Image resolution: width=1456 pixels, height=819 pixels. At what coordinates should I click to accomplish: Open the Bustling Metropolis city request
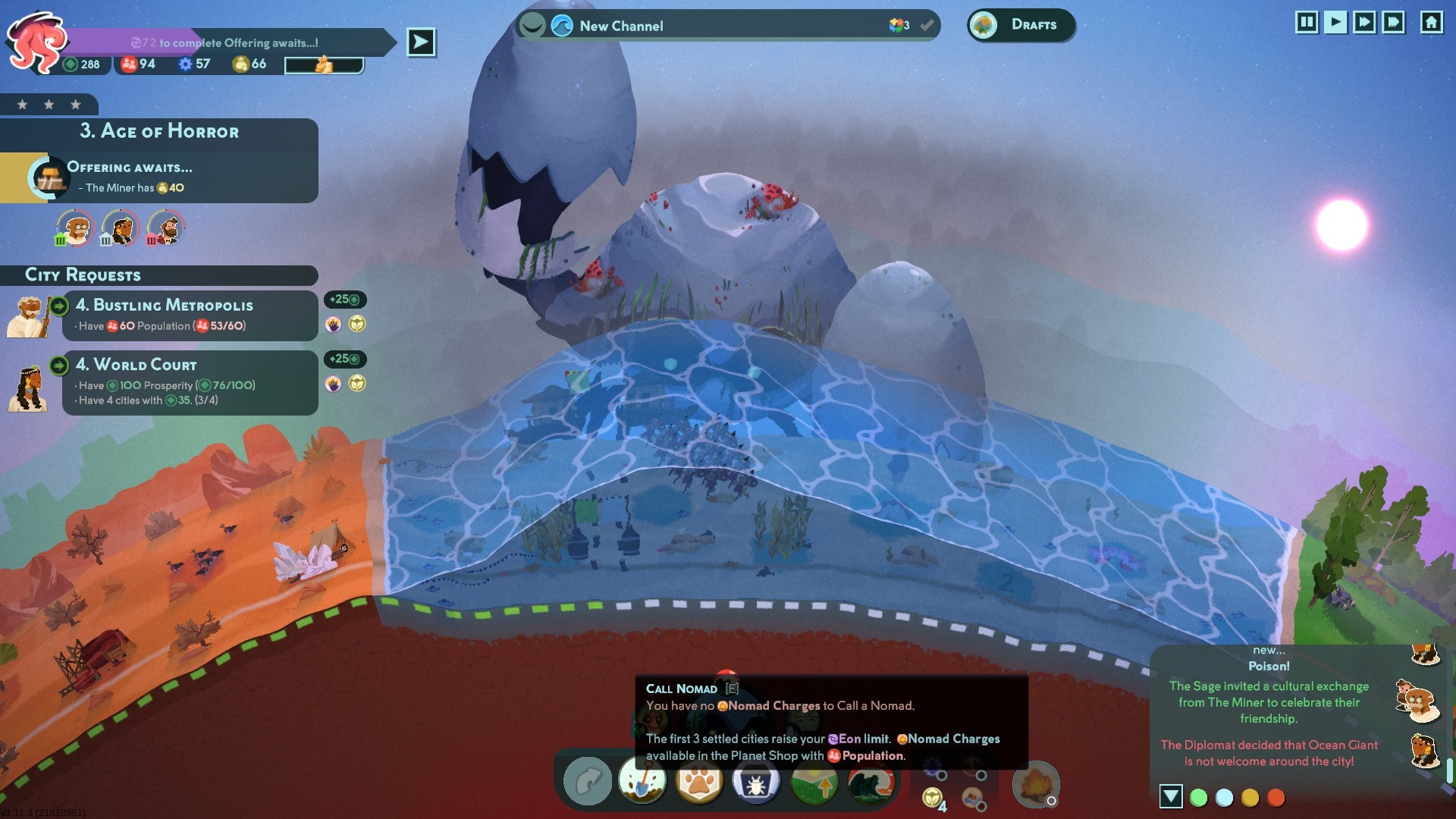(x=190, y=315)
